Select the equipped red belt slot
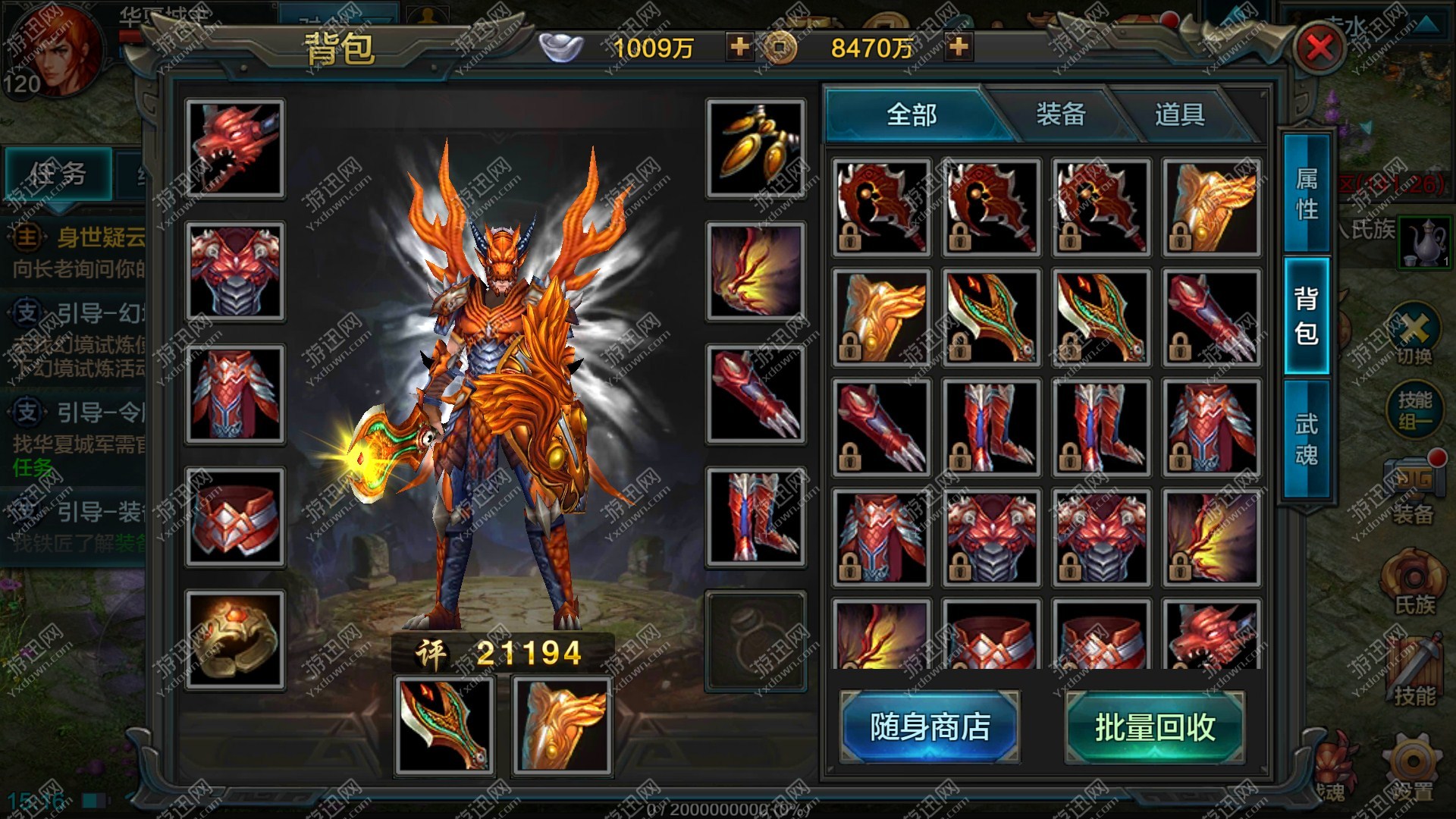The height and width of the screenshot is (819, 1456). [235, 517]
